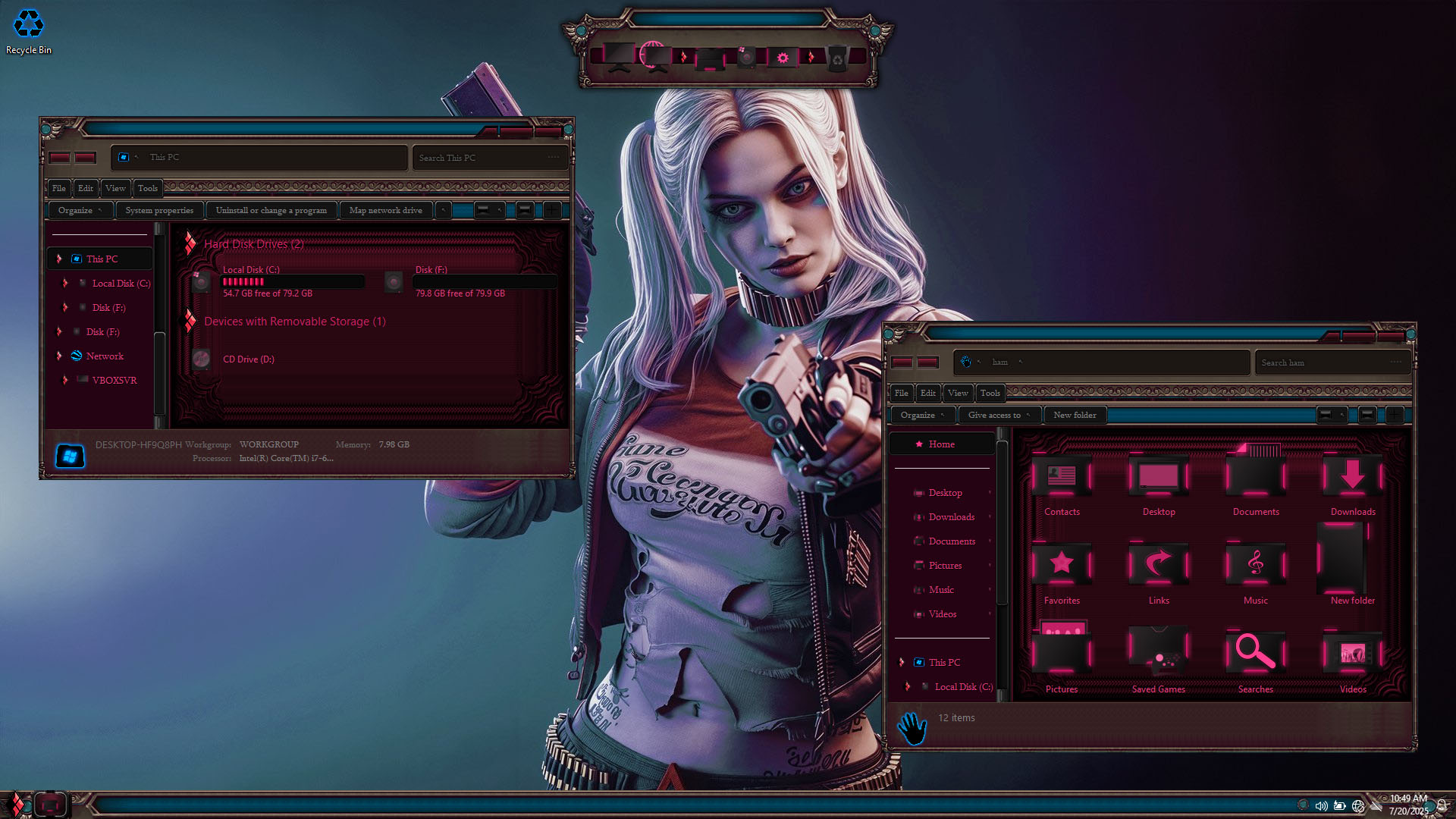This screenshot has width=1456, height=819.
Task: Click the New folder toolbar button
Action: (x=1074, y=415)
